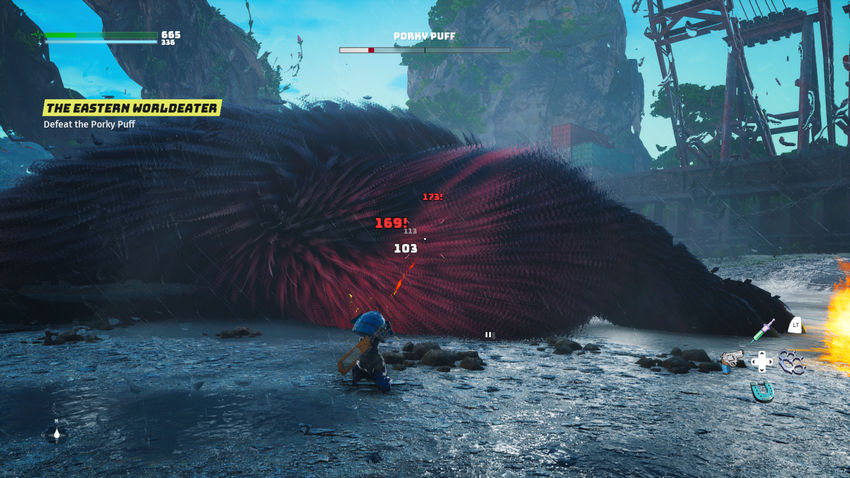Viewport: 850px width, 478px height.
Task: Click the compass indicator
Action: click(56, 434)
